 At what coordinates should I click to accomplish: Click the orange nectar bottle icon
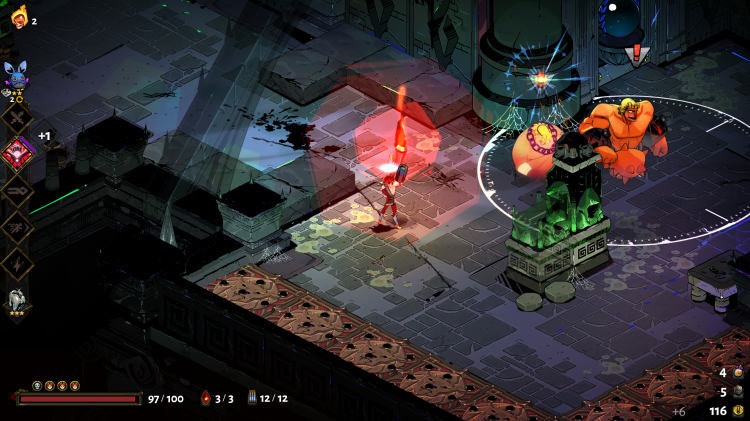[x=738, y=373]
